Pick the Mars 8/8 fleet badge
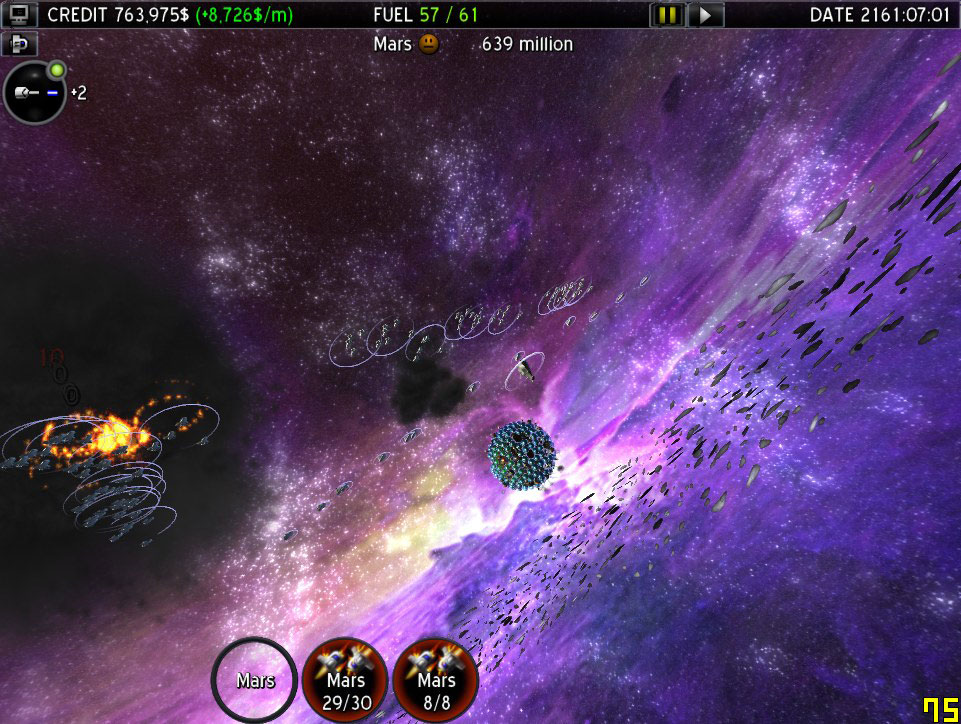961x724 pixels. (436, 680)
